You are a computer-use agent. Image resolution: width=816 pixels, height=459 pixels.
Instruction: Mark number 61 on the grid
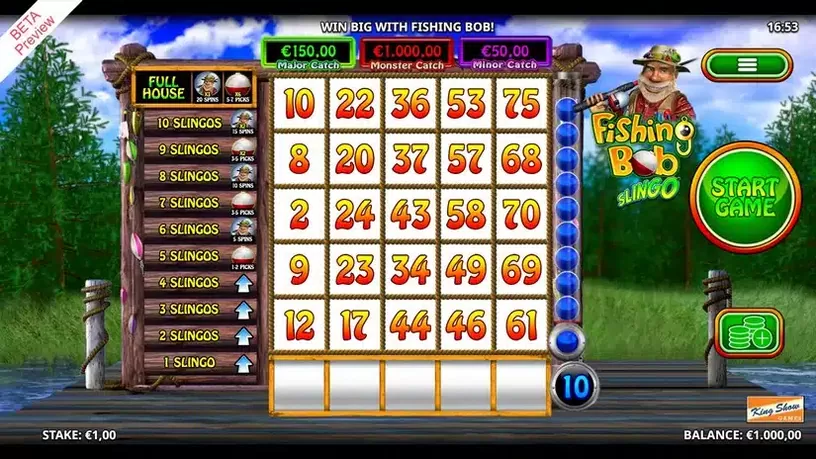click(523, 324)
